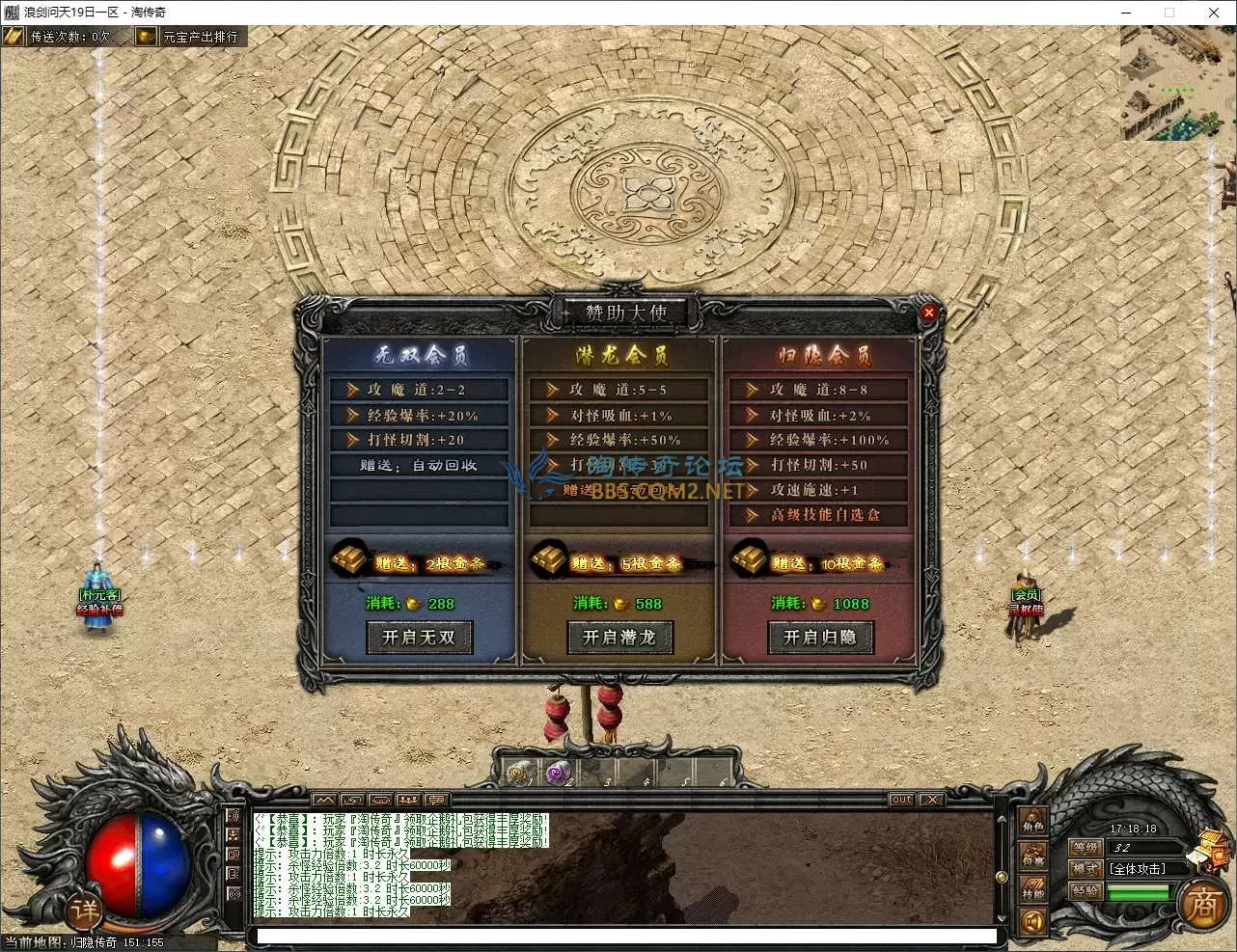1237x952 pixels.
Task: Click the chat text input field
Action: coord(627,936)
